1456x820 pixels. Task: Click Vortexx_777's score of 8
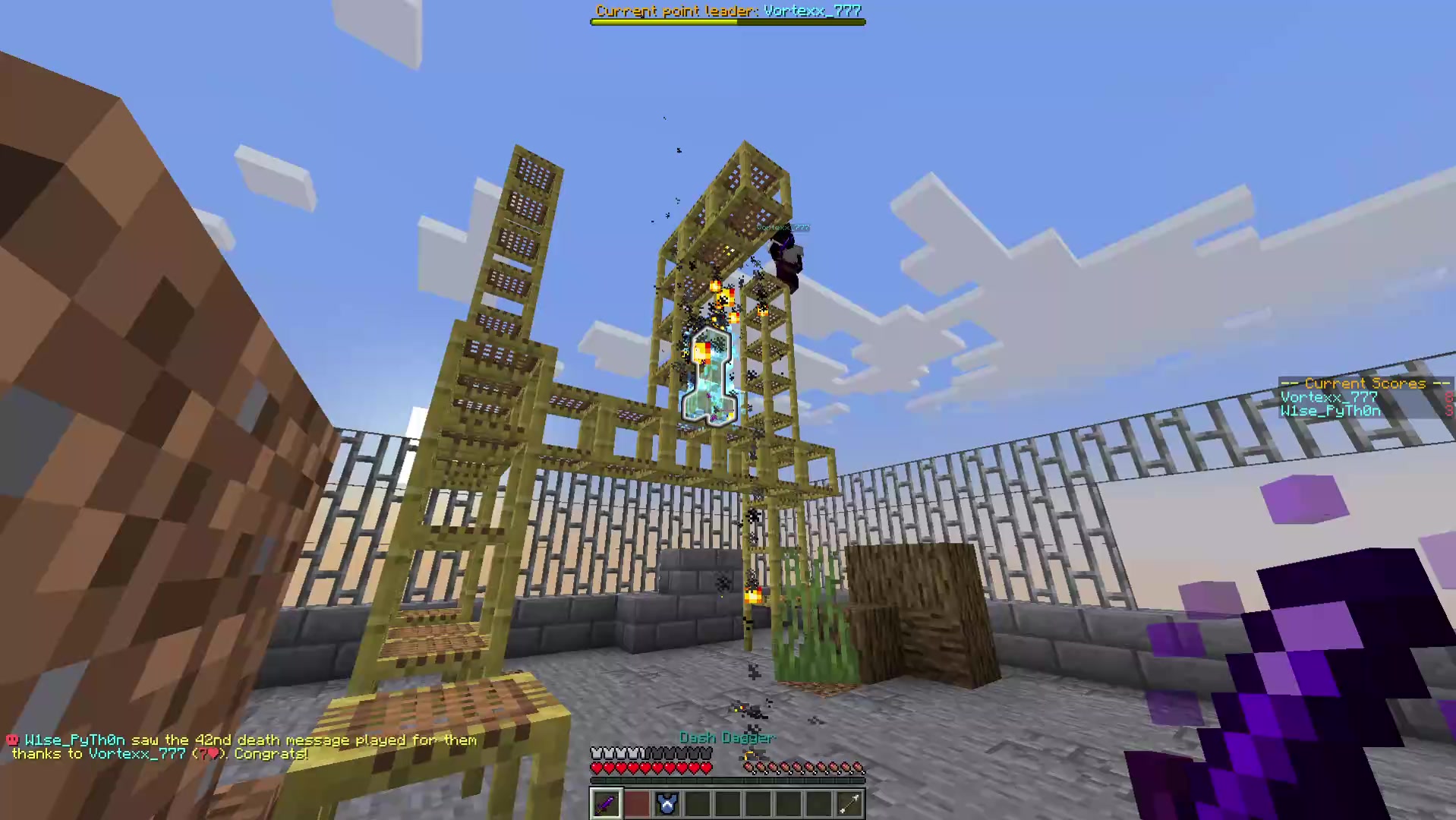coord(1449,397)
